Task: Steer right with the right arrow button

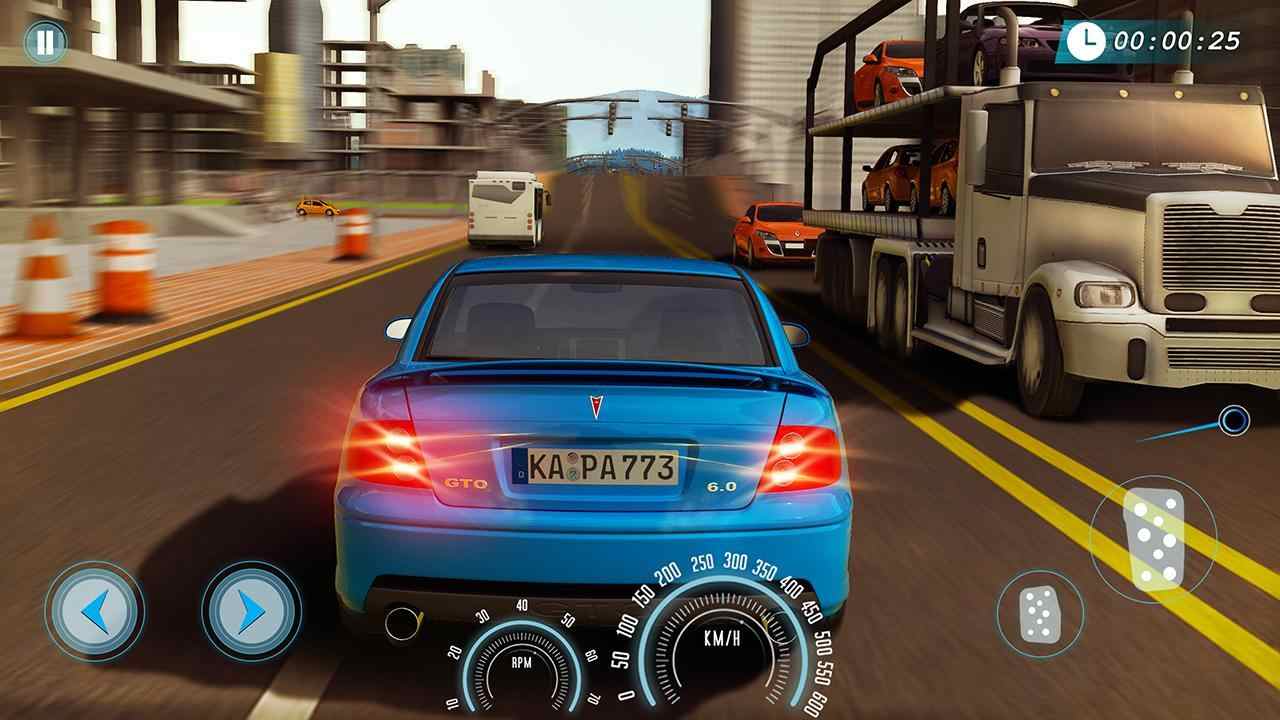Action: pos(251,611)
